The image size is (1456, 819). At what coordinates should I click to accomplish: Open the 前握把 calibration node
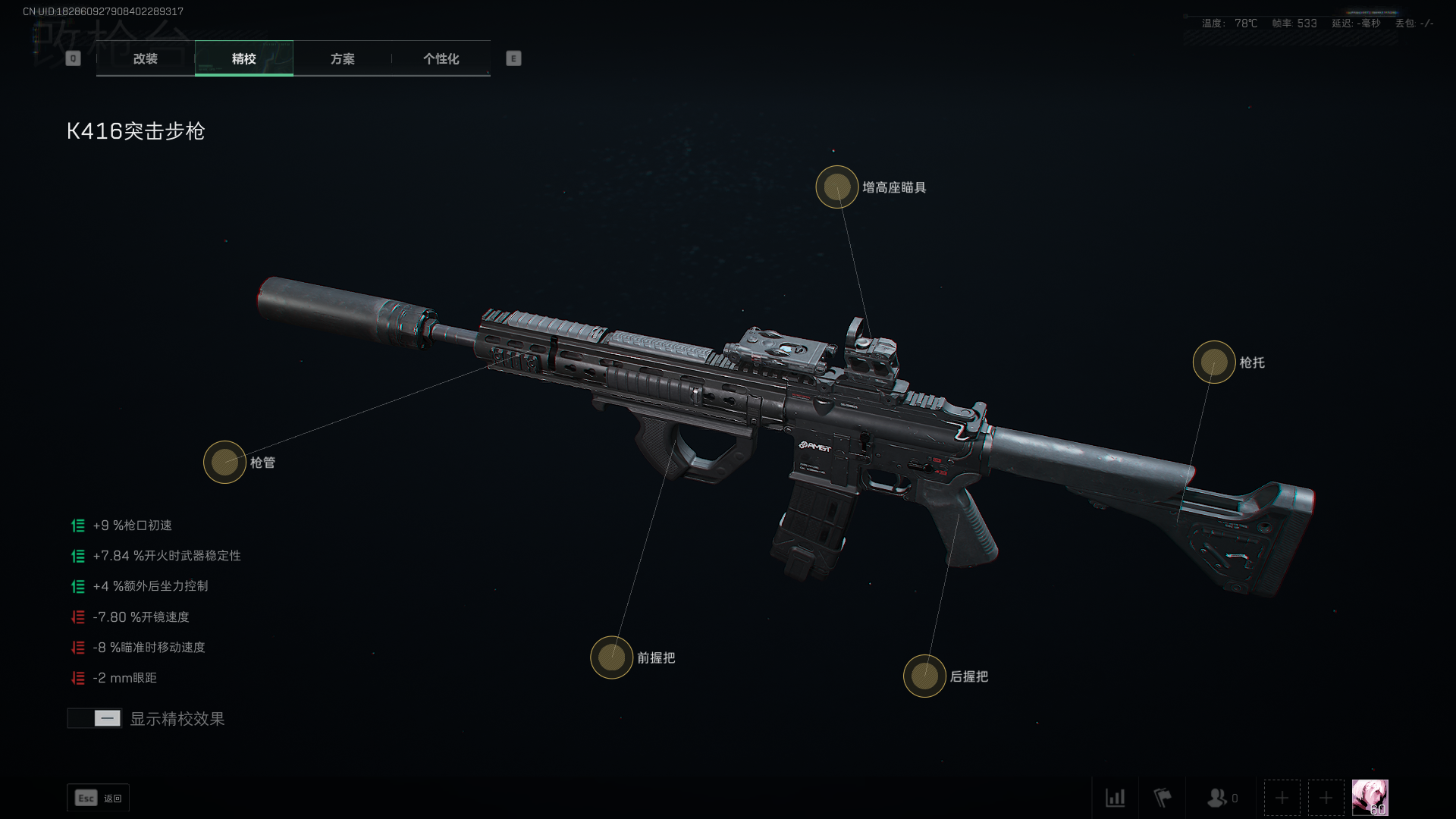pos(611,657)
